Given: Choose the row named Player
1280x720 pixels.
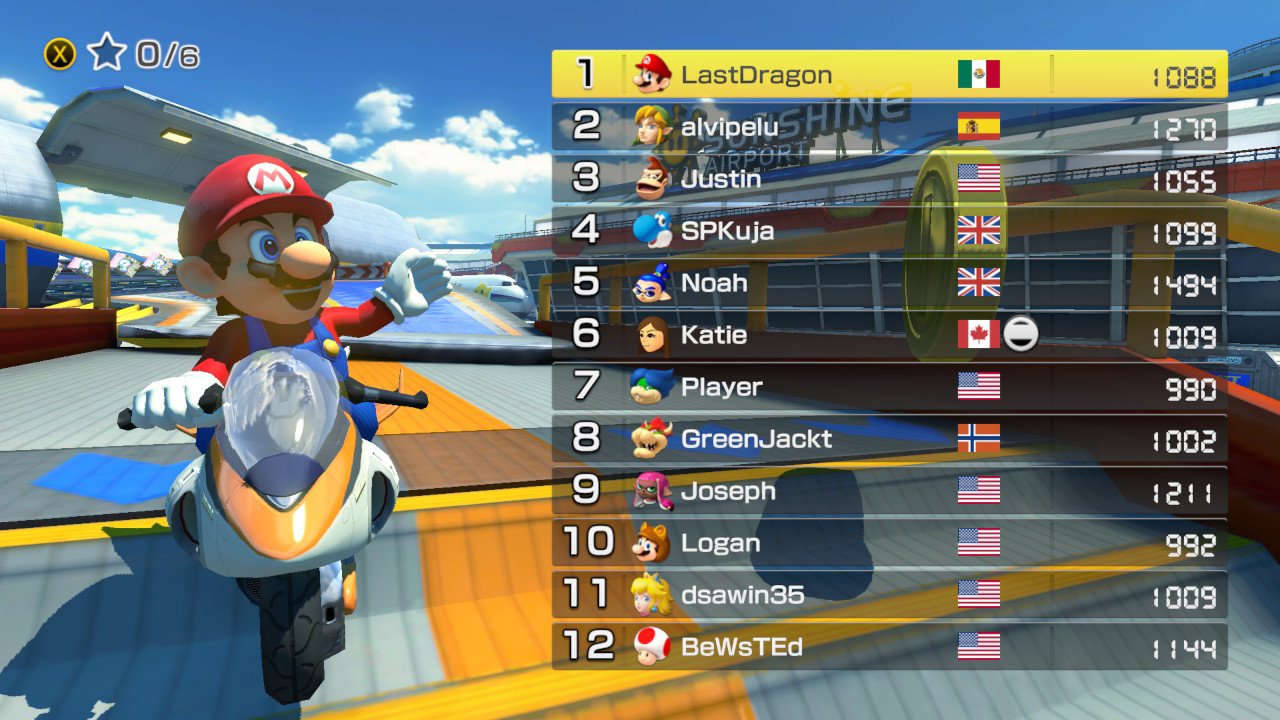Looking at the screenshot, I should click(x=889, y=386).
